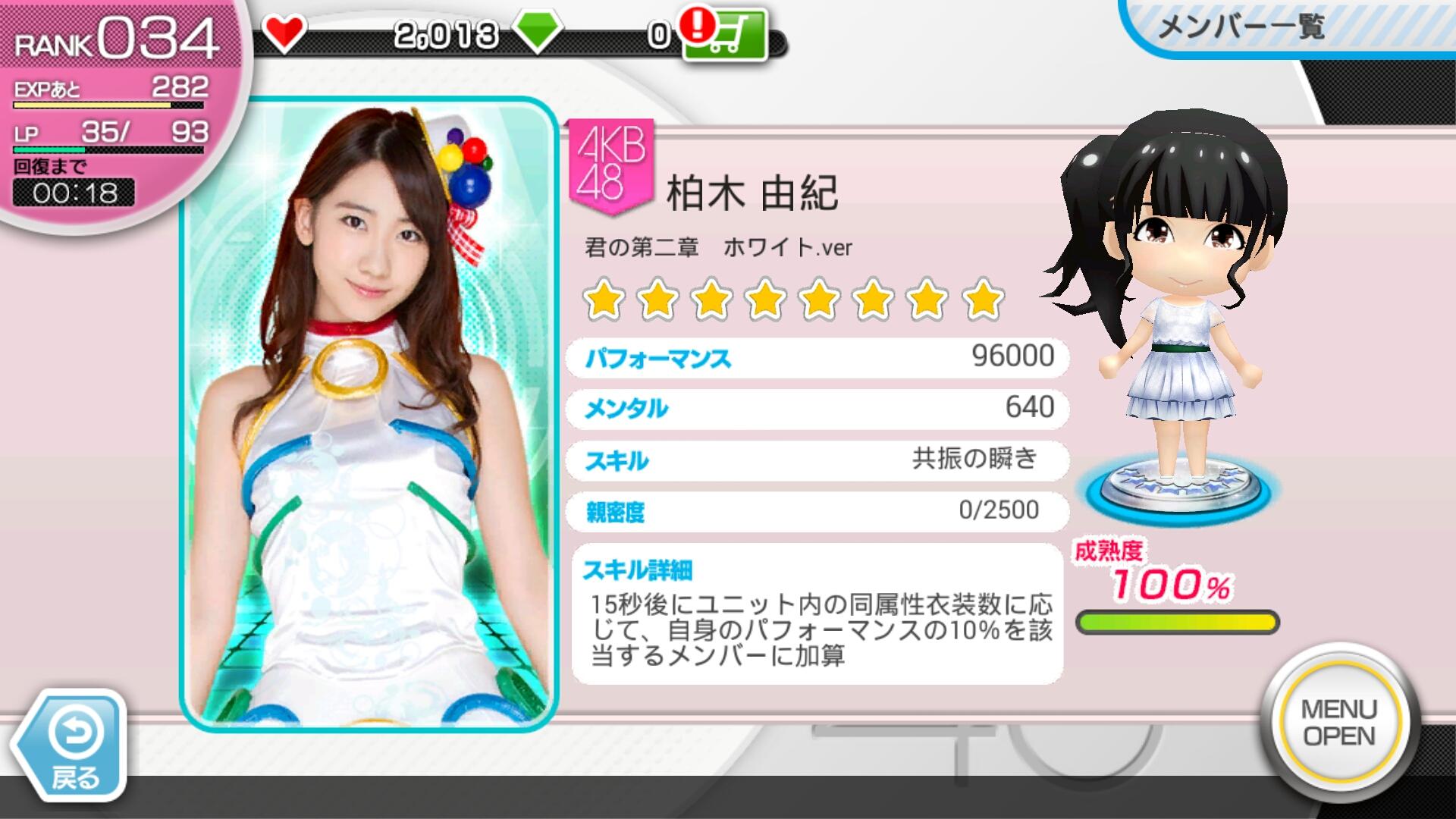
Task: Open the green shopping cart shop
Action: coord(726,34)
